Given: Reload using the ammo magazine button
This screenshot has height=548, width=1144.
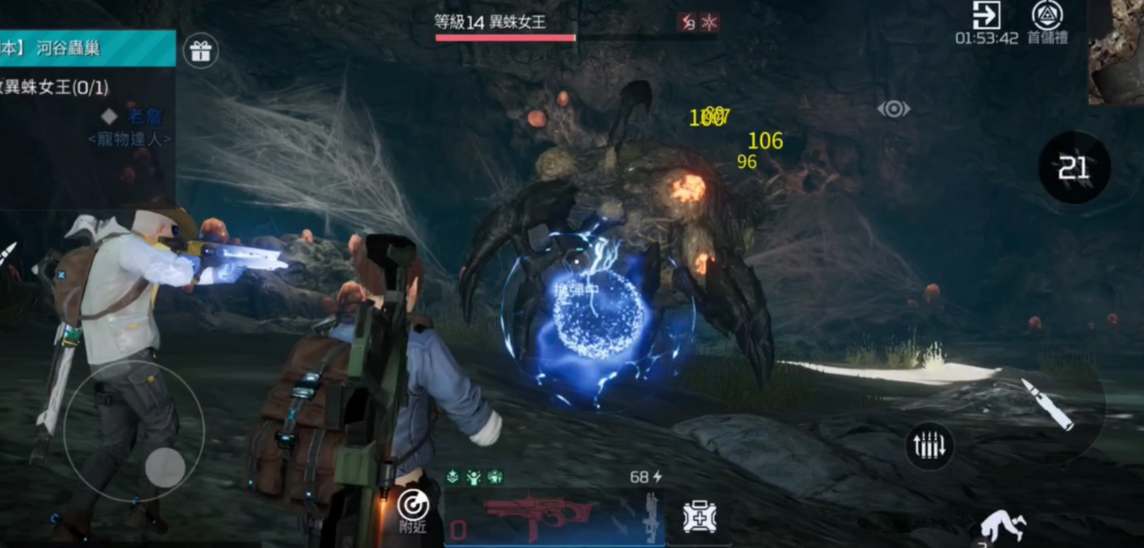Looking at the screenshot, I should pyautogui.click(x=929, y=446).
